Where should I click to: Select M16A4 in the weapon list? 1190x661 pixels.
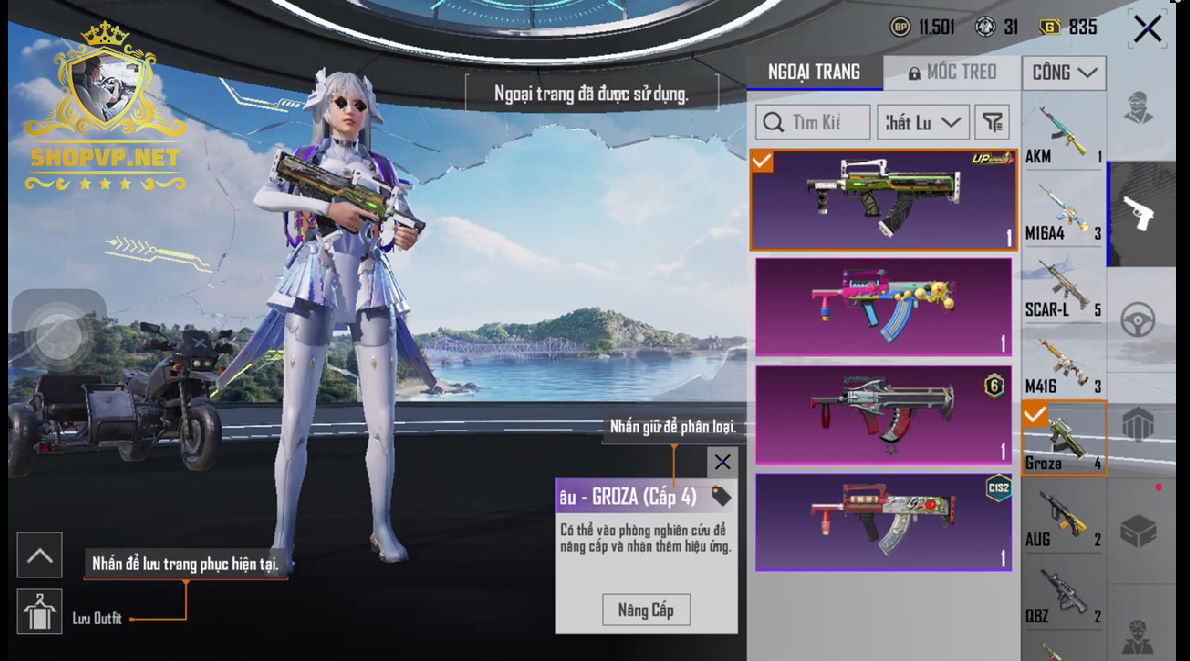coord(1063,210)
